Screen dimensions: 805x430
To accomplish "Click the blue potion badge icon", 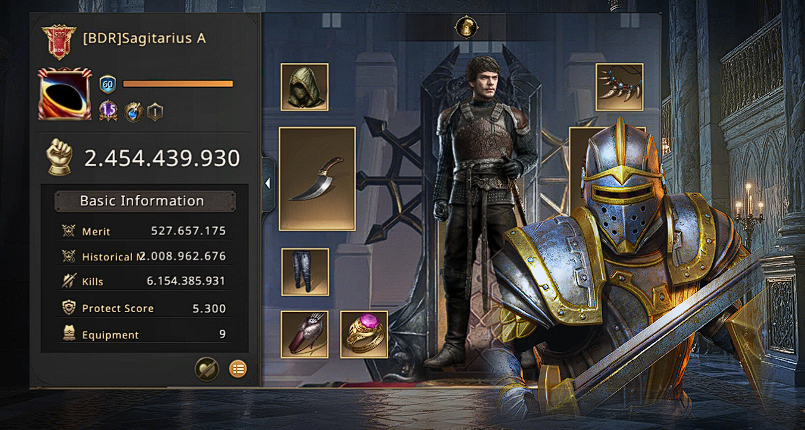I will (x=133, y=112).
